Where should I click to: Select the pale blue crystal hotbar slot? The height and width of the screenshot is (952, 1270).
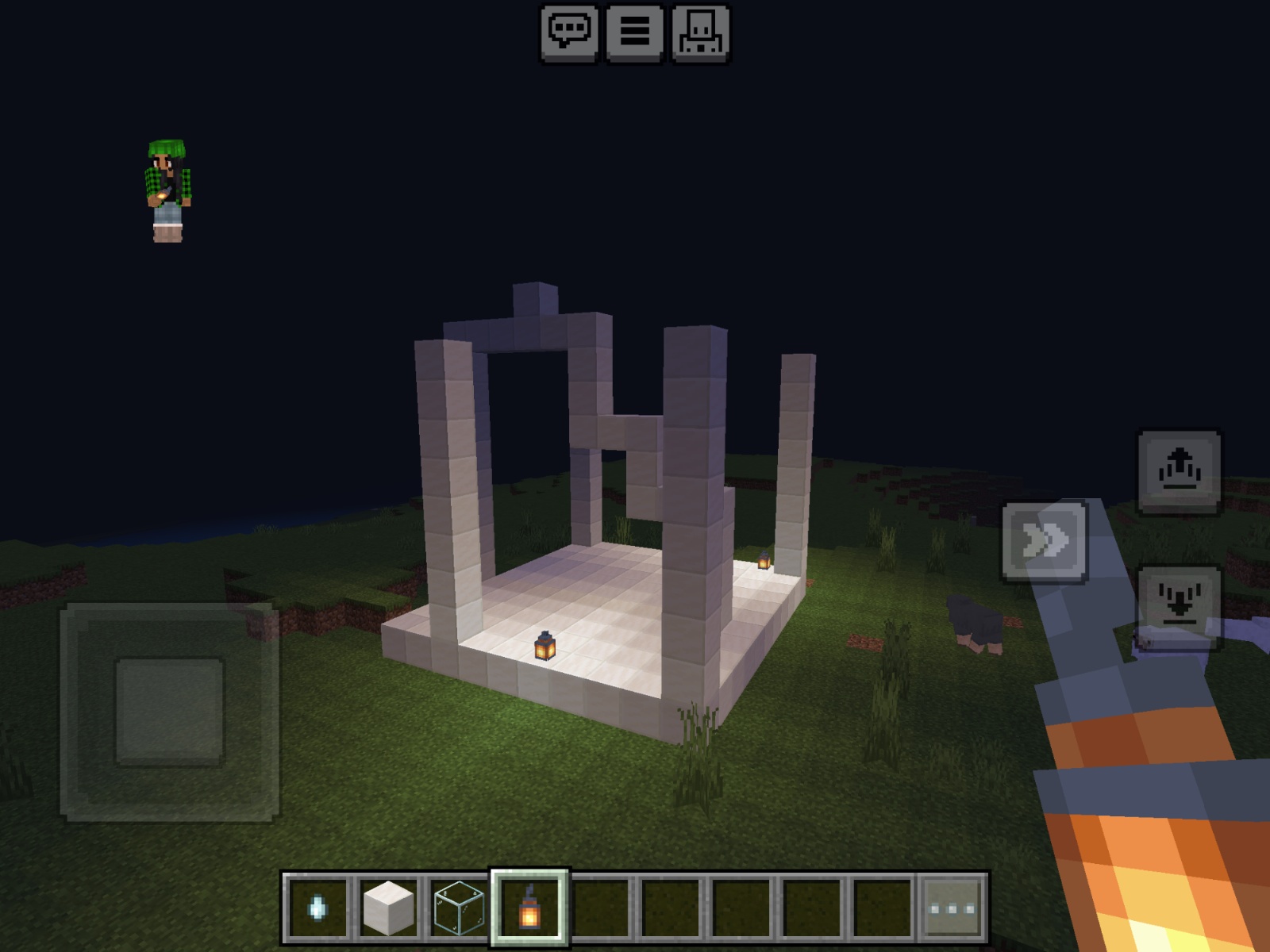pyautogui.click(x=317, y=908)
